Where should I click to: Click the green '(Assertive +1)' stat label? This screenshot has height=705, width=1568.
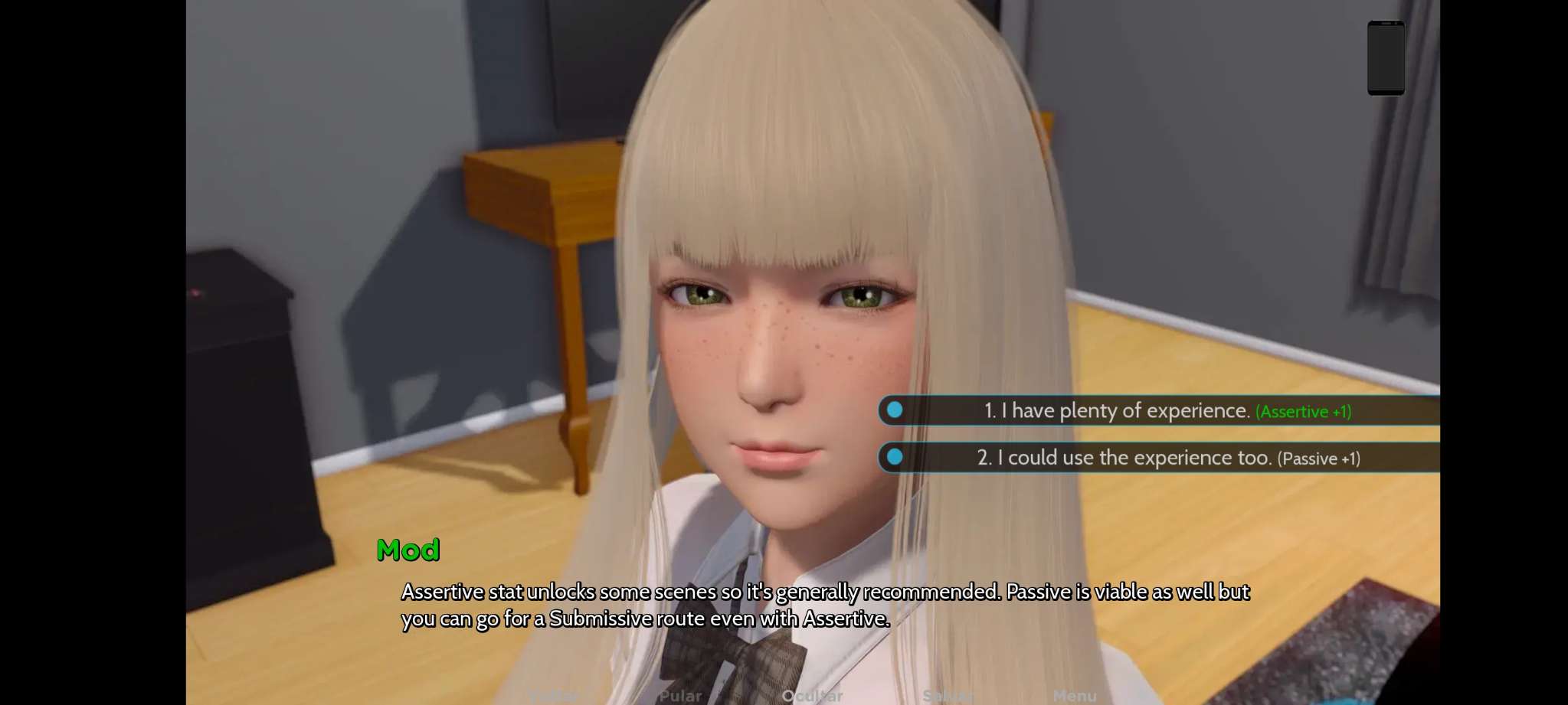(x=1304, y=412)
